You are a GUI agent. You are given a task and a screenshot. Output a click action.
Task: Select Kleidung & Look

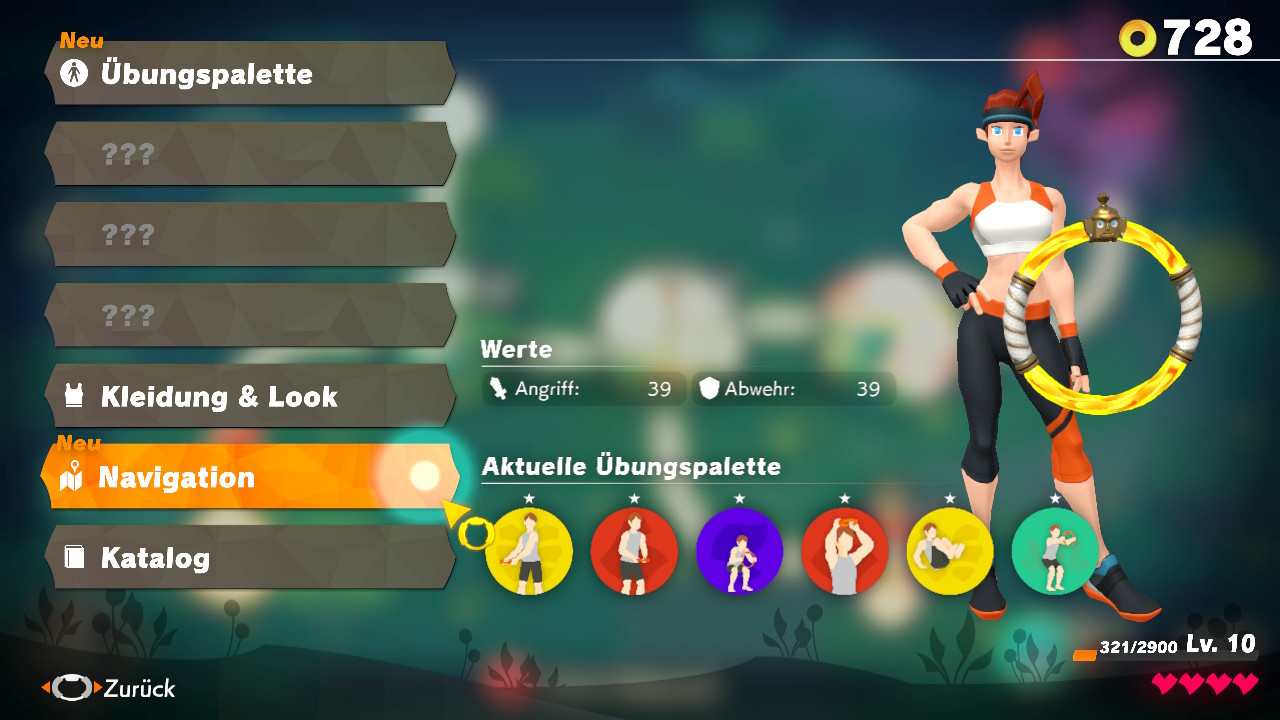coord(250,397)
